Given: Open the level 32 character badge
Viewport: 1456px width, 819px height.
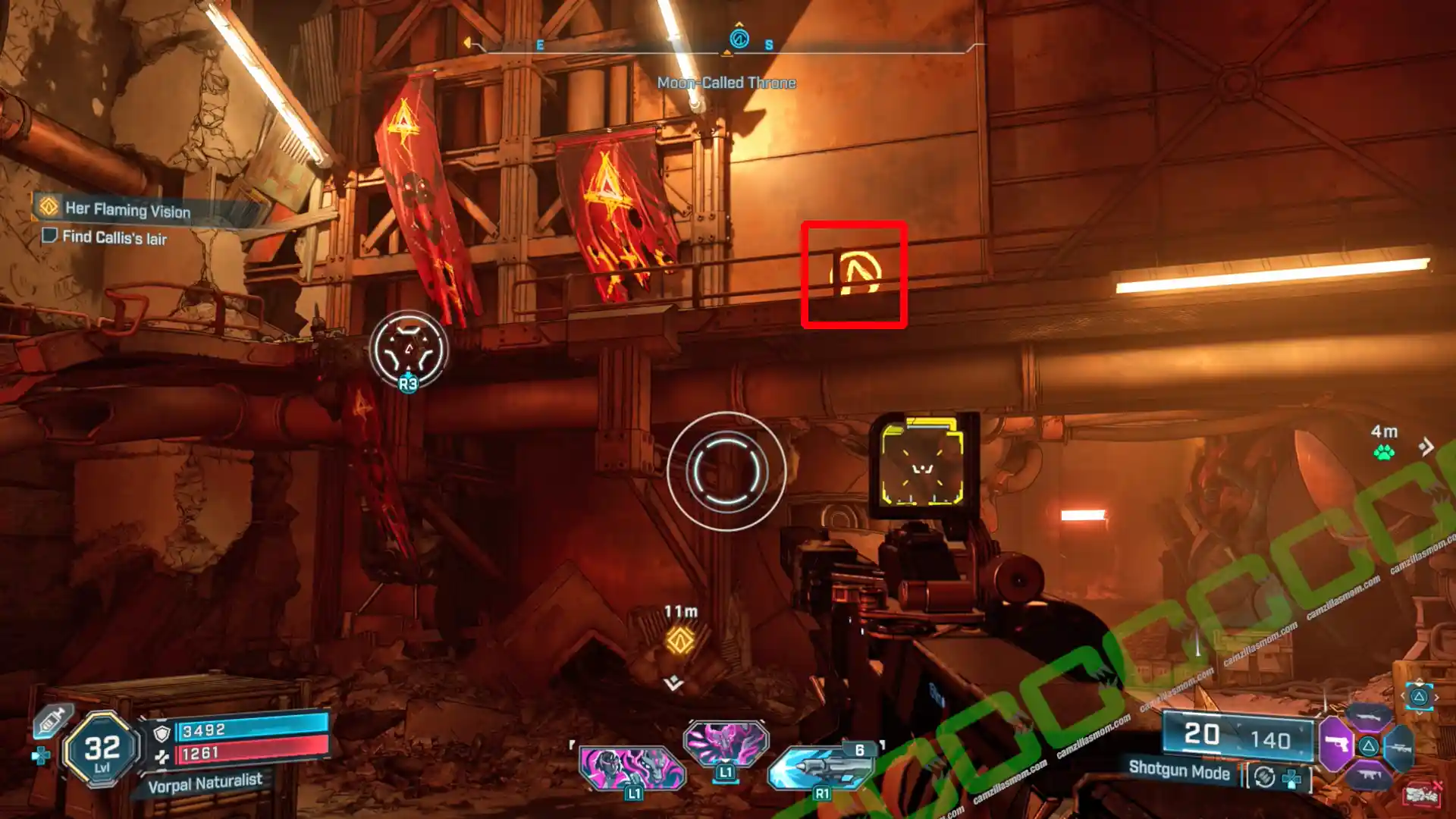Looking at the screenshot, I should click(102, 750).
